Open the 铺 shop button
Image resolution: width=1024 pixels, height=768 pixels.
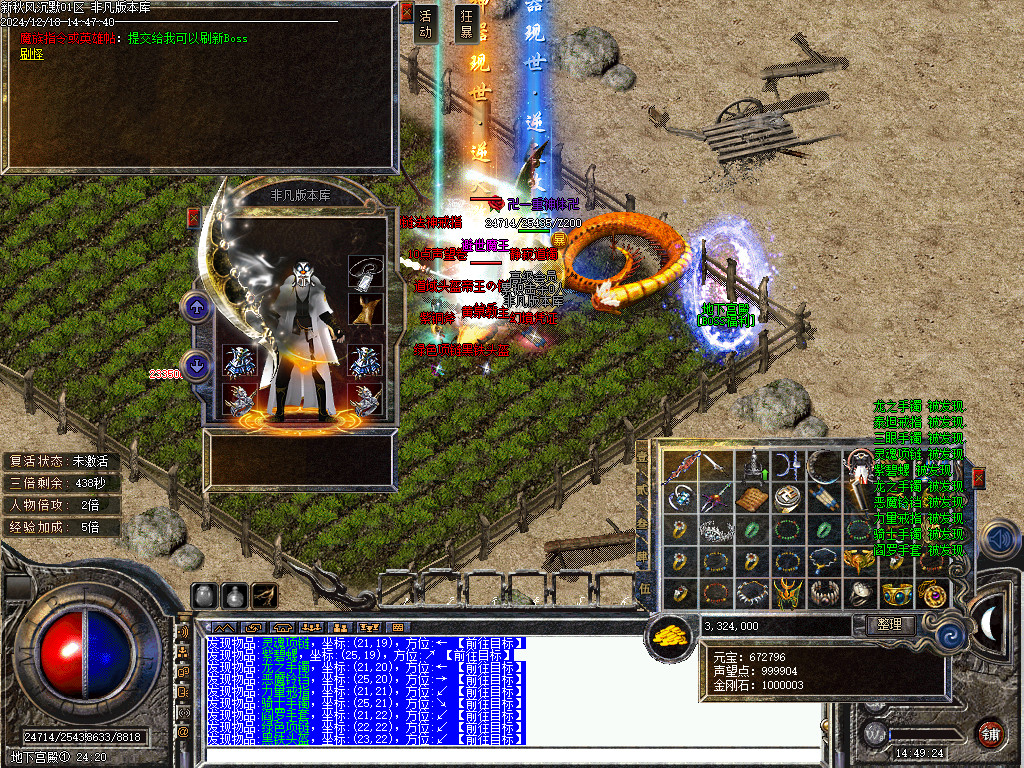coord(990,732)
